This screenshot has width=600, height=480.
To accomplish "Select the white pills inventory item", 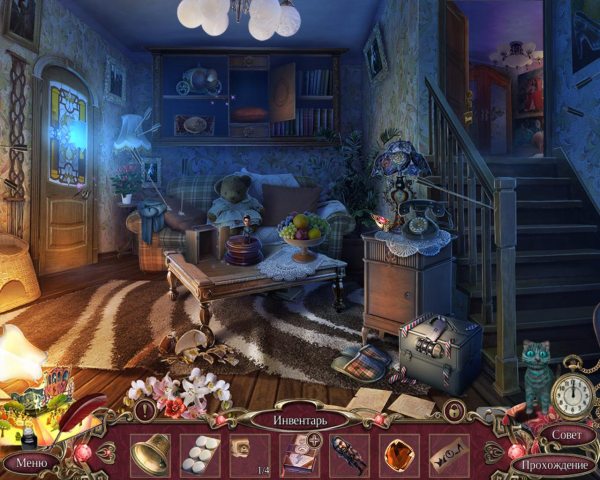I will click(200, 453).
